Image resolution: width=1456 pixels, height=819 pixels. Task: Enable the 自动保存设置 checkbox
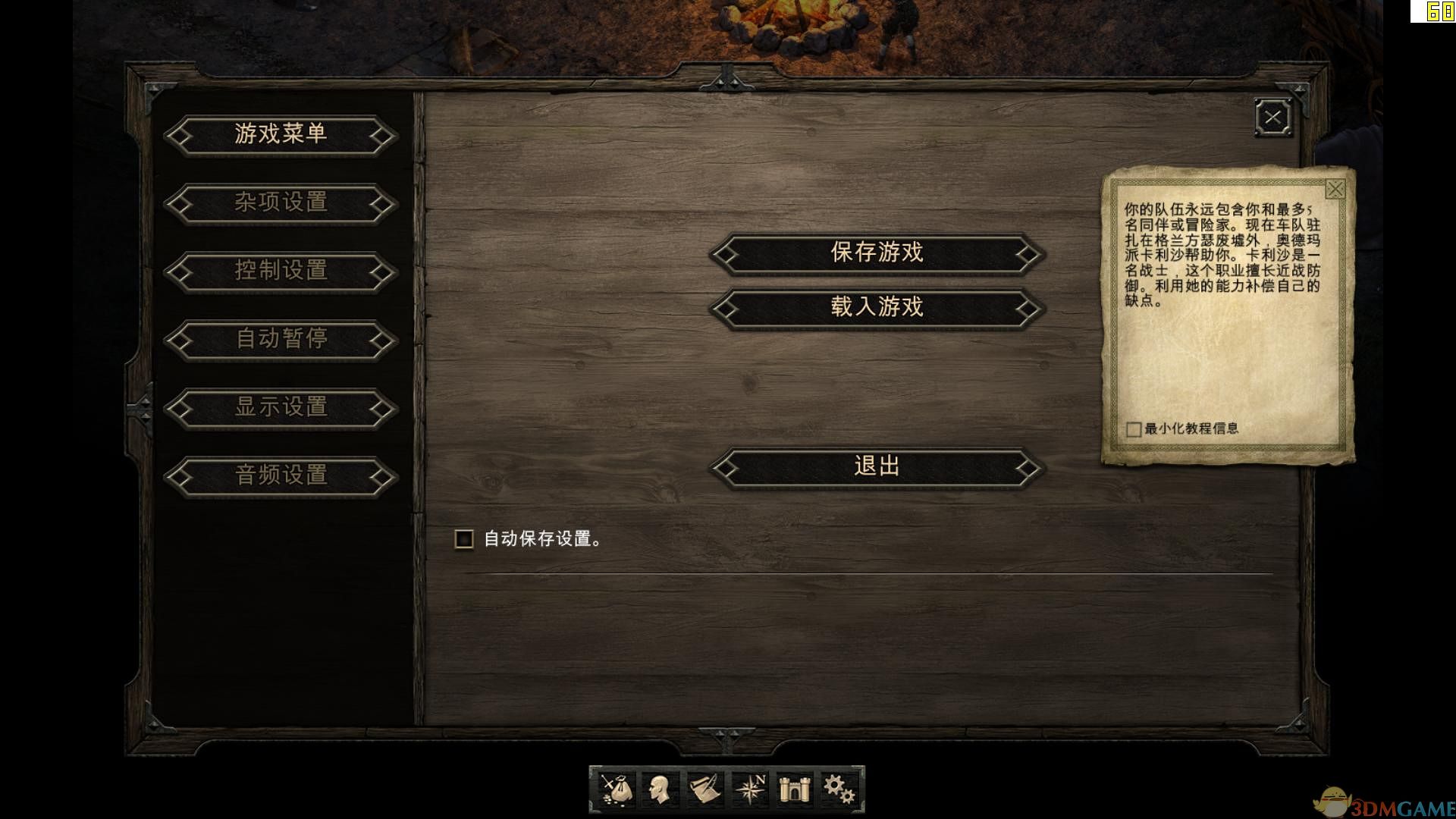[x=463, y=539]
